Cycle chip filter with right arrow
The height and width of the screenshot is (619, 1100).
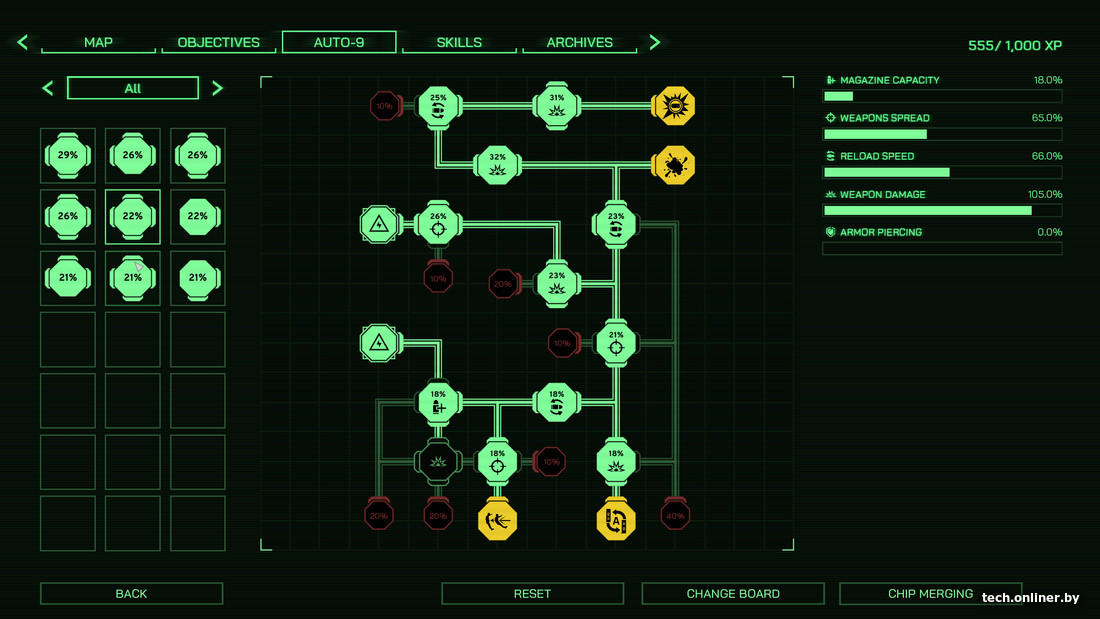pos(217,89)
